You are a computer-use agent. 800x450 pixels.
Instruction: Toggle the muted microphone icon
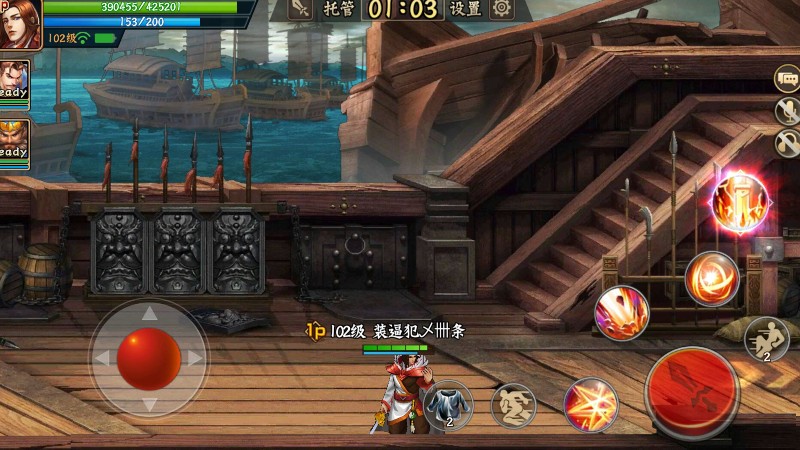coord(788,111)
